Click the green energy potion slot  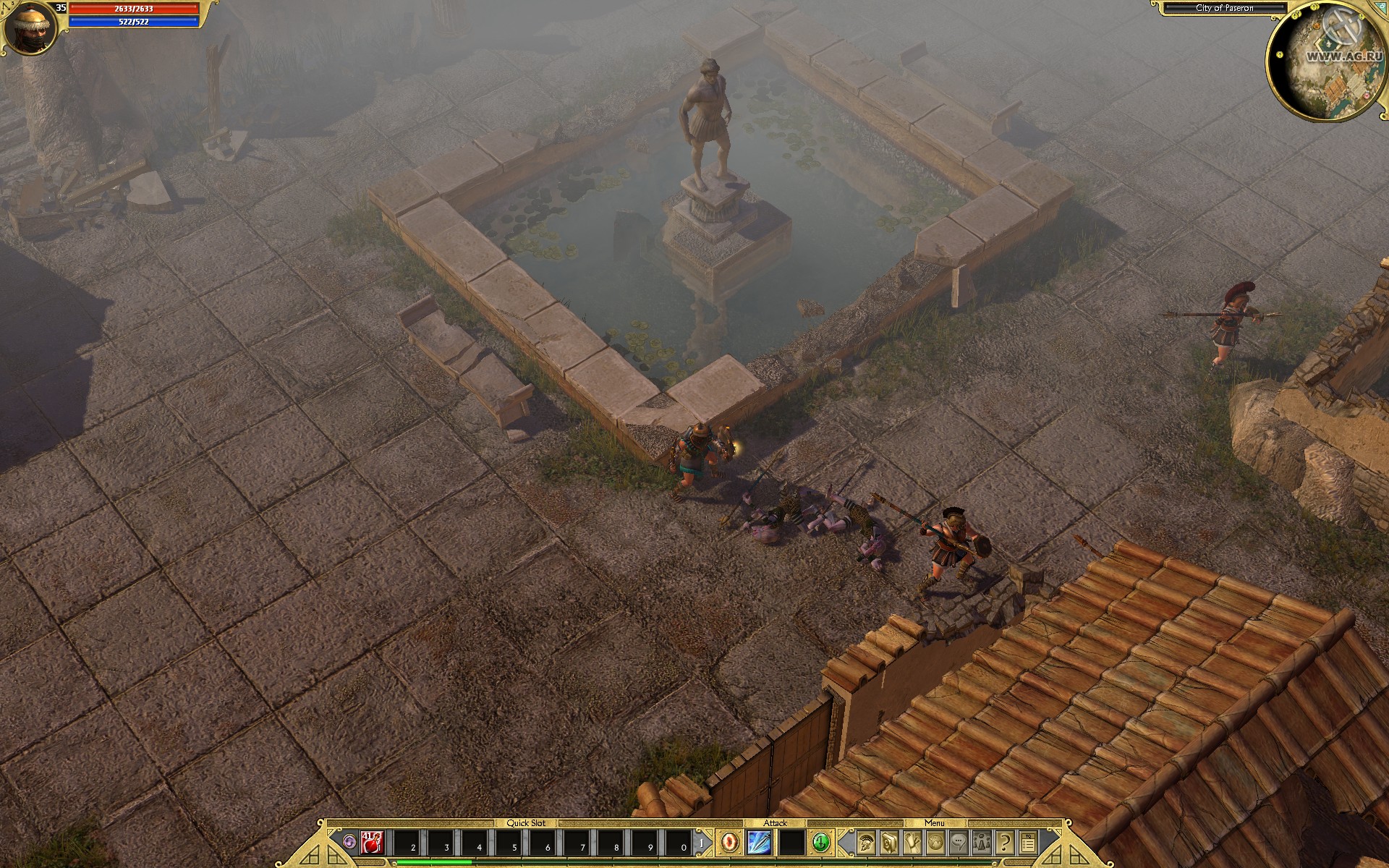[820, 843]
